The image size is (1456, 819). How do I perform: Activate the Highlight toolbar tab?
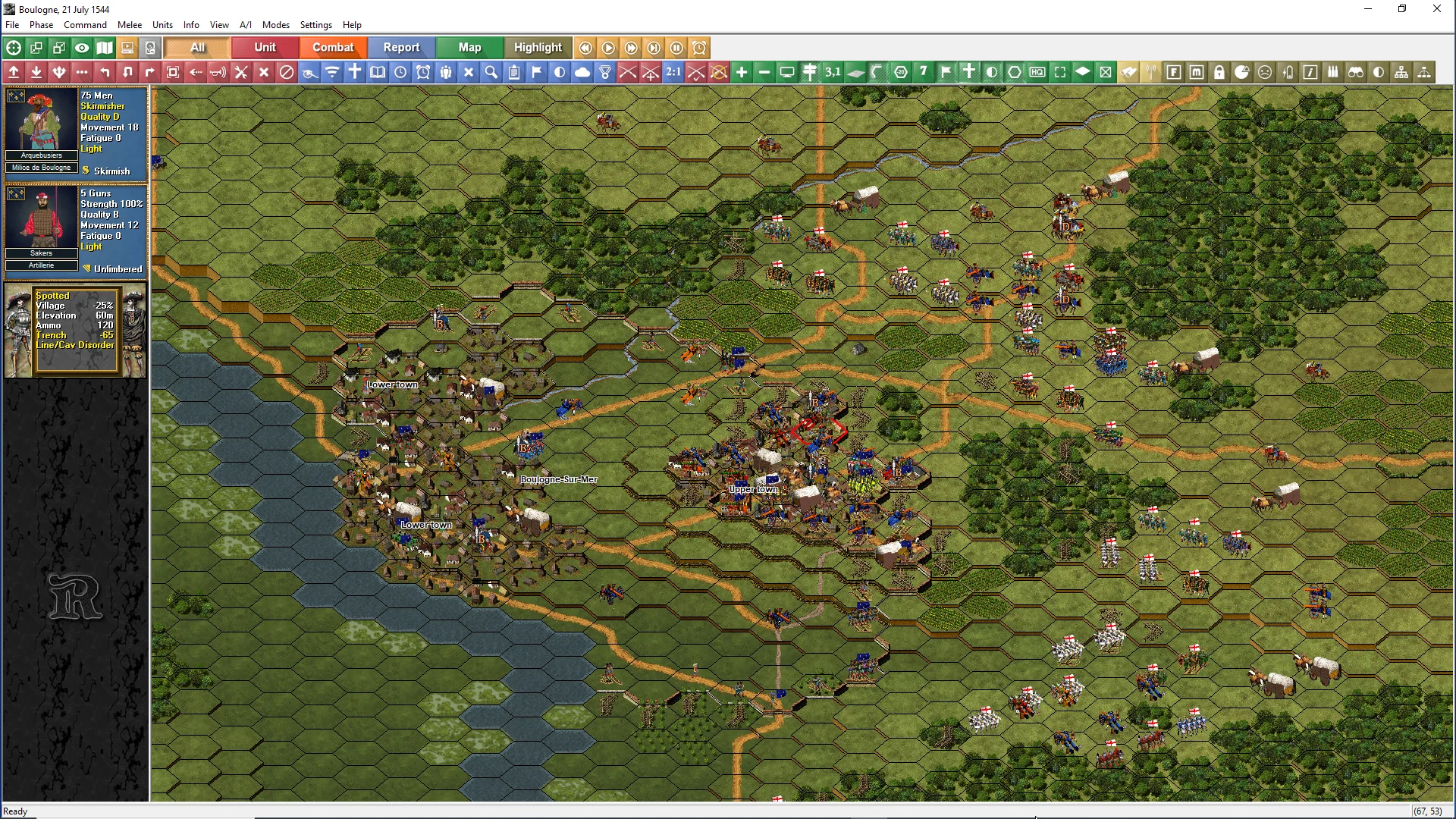(538, 47)
